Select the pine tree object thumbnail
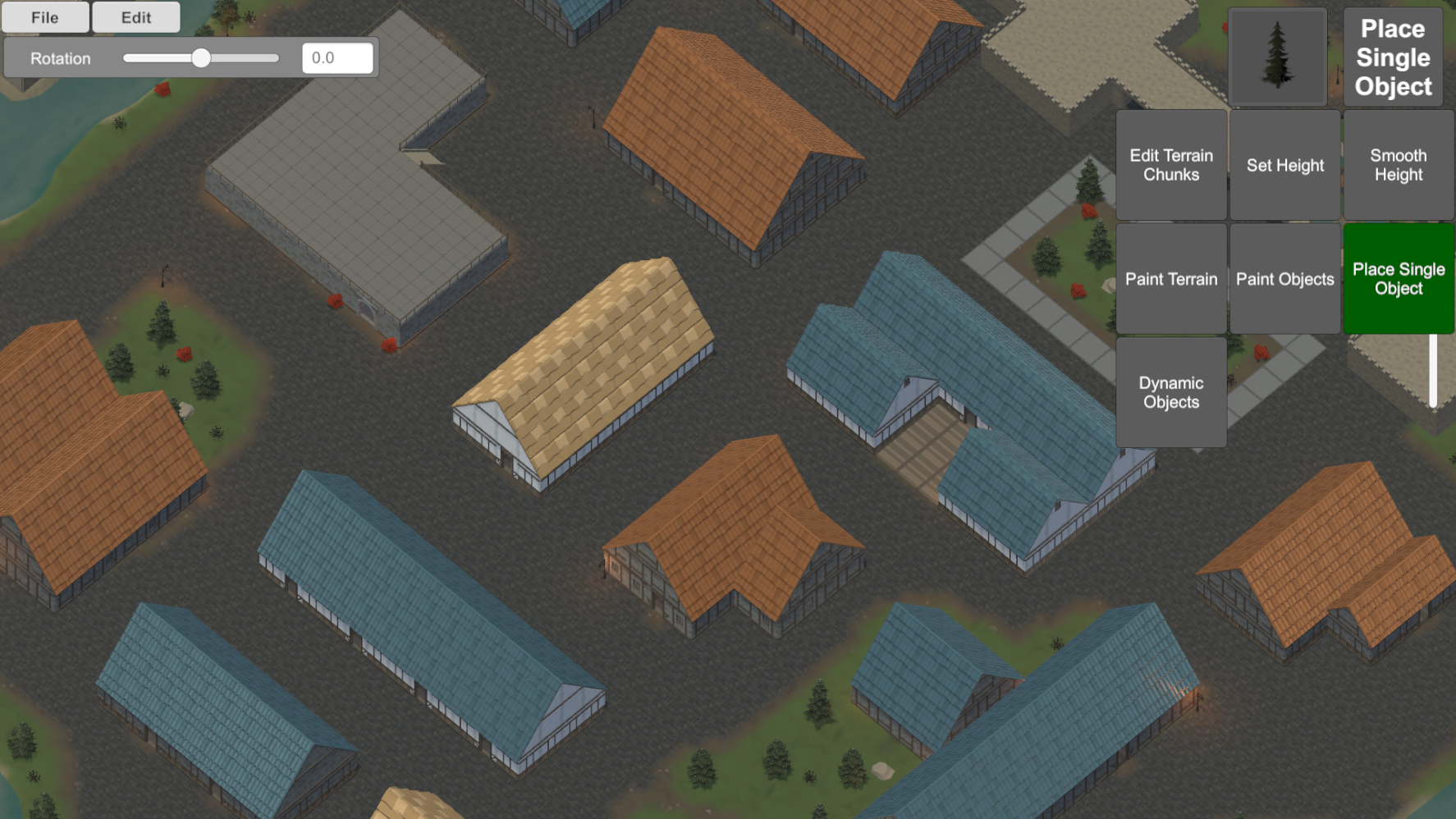The height and width of the screenshot is (819, 1456). (x=1277, y=57)
